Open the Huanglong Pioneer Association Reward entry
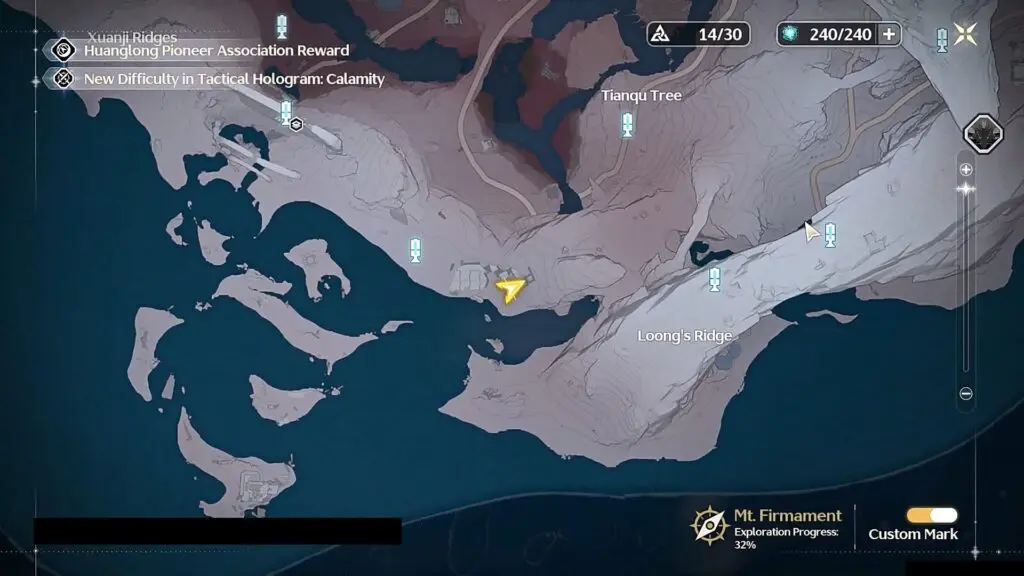 click(x=216, y=50)
